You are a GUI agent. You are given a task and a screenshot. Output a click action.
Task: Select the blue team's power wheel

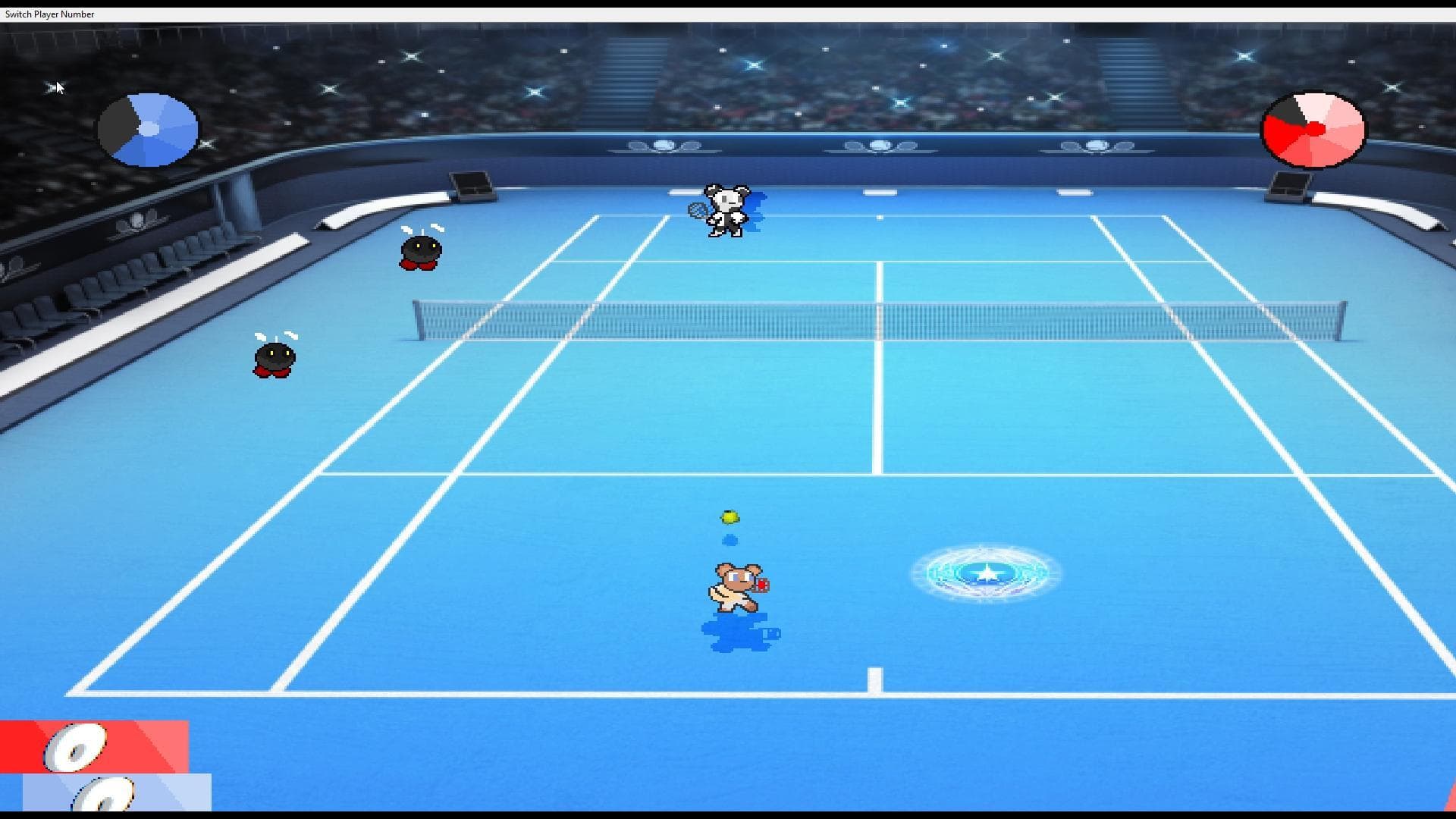(148, 130)
